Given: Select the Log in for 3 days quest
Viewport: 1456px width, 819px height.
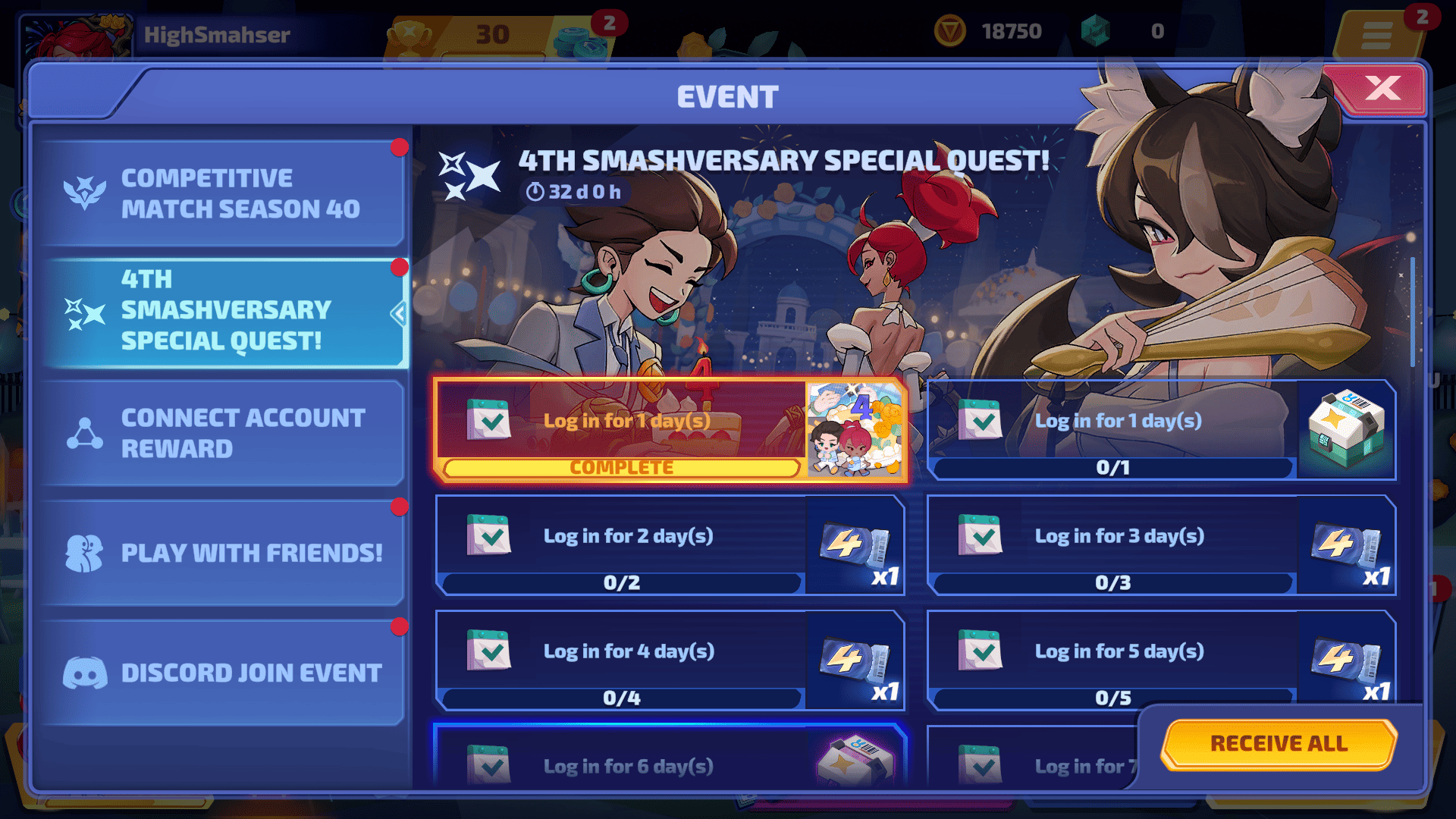Looking at the screenshot, I should pos(1112,544).
